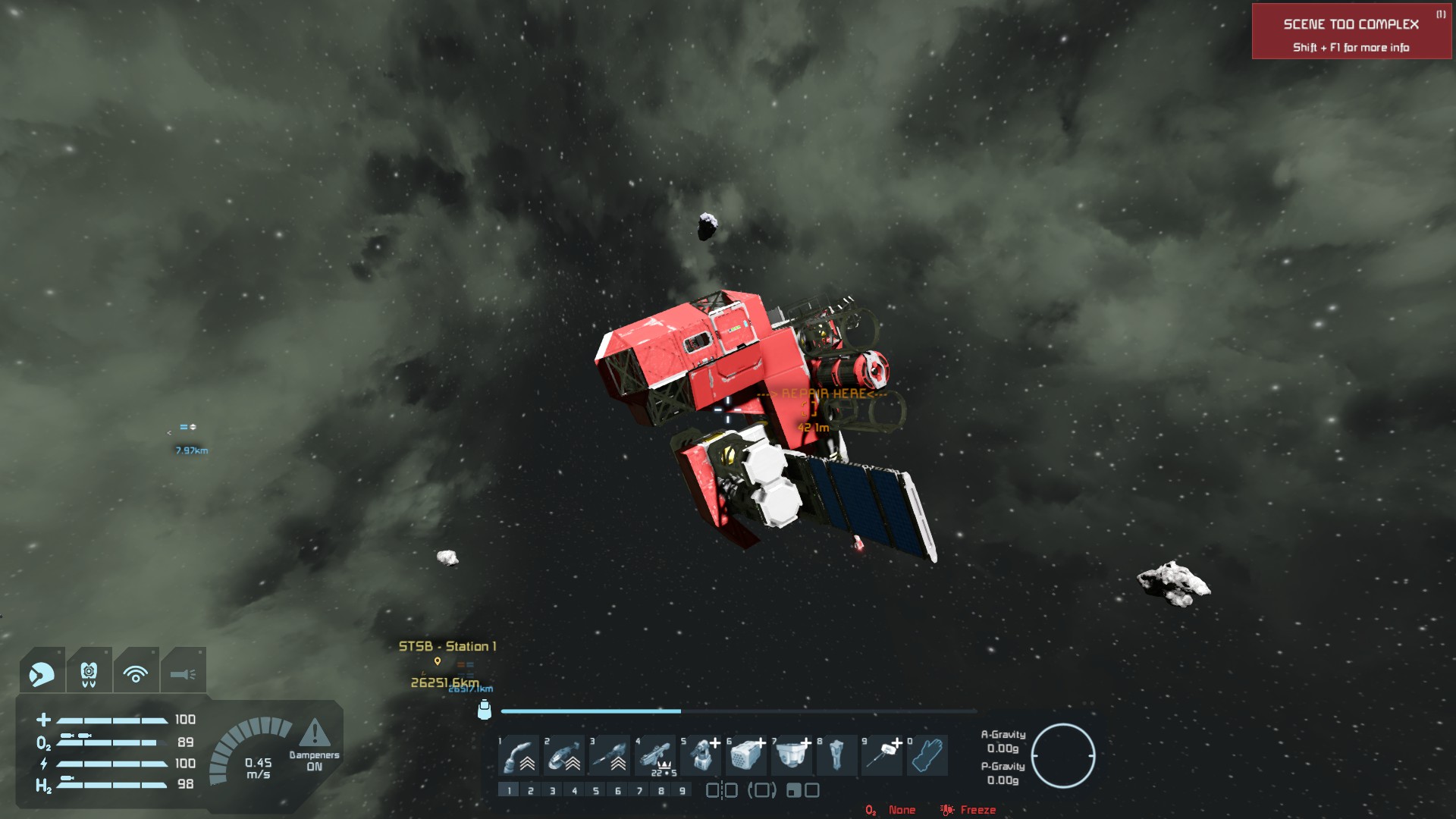This screenshot has width=1456, height=819.
Task: Select the rifle in hotbar slot 4
Action: pos(656,755)
